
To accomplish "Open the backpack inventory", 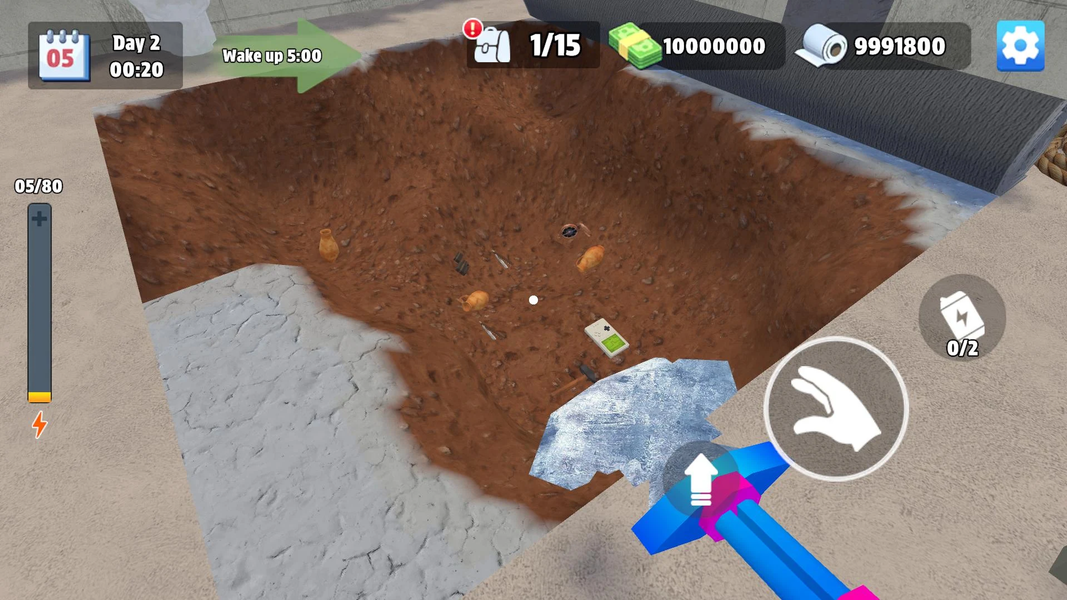I will (492, 45).
